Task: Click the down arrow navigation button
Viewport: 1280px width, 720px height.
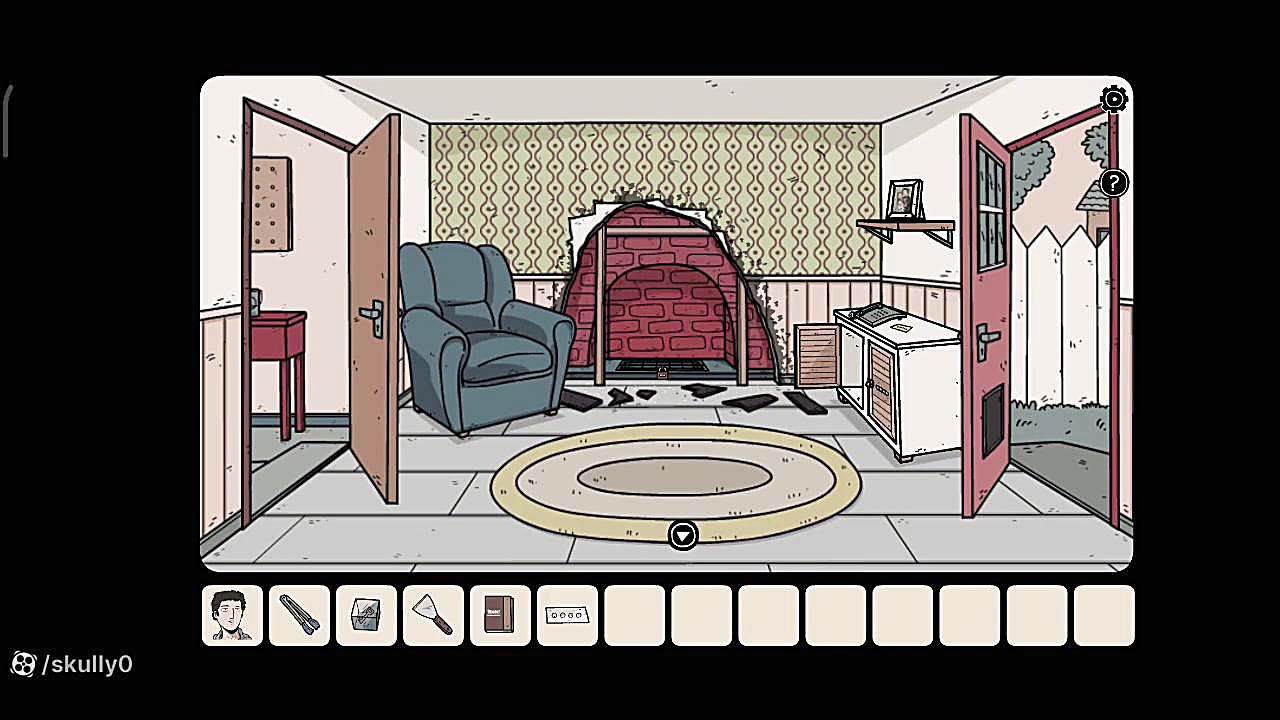Action: pyautogui.click(x=682, y=536)
